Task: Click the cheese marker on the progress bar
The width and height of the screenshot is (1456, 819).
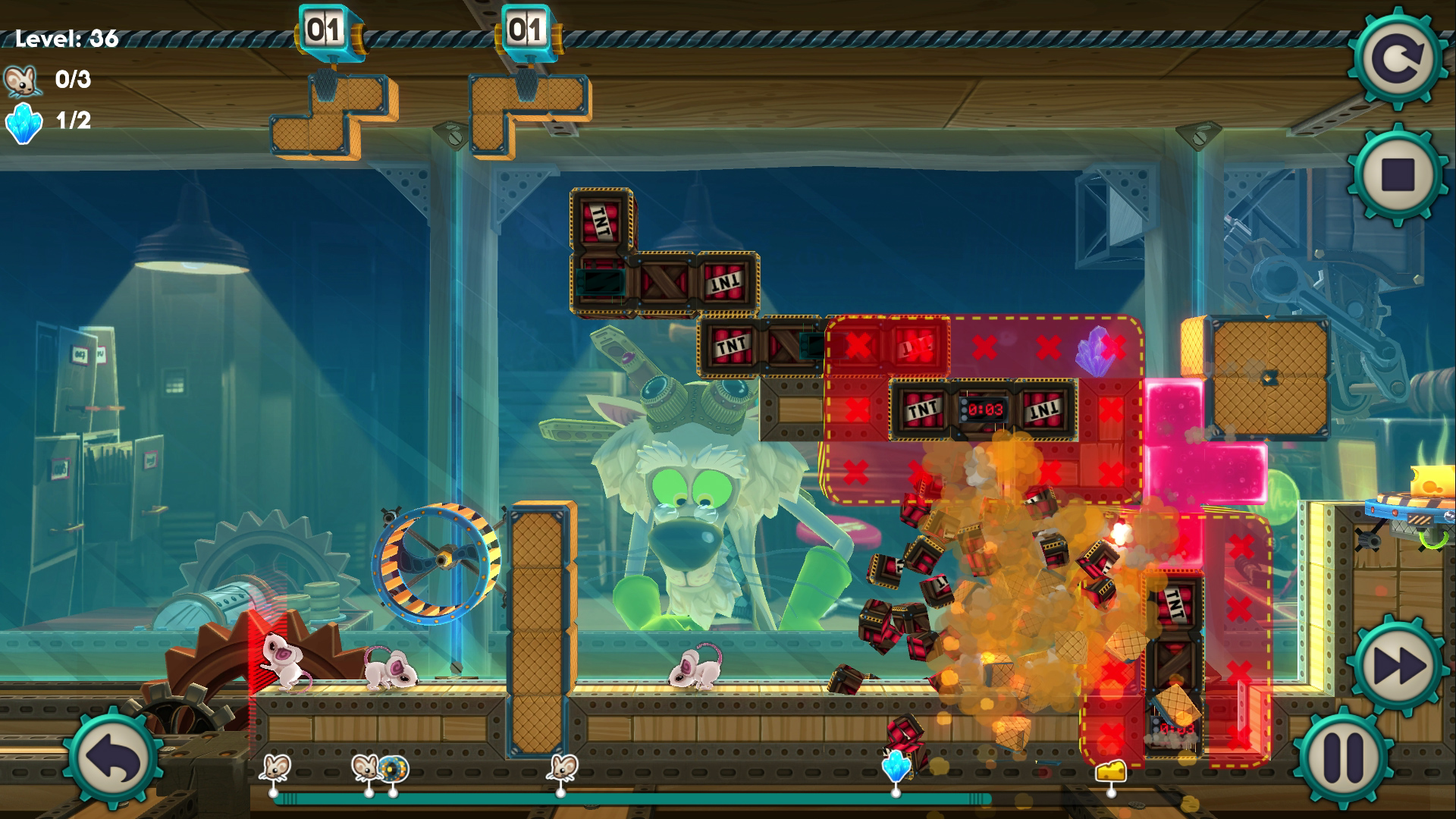Action: click(x=1111, y=772)
